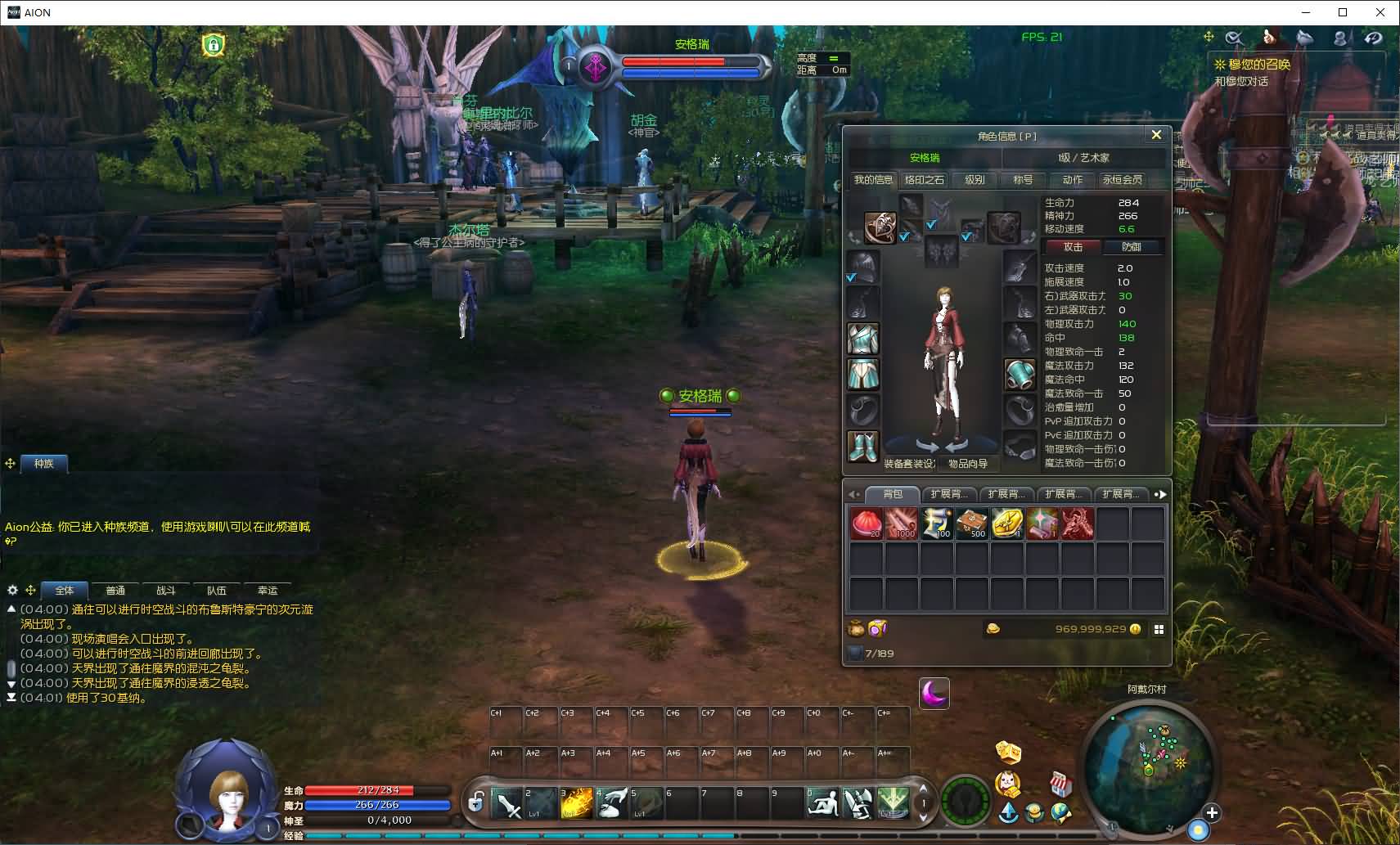This screenshot has width=1400, height=845.
Task: Open the item shop with the striped store icon
Action: (1061, 783)
